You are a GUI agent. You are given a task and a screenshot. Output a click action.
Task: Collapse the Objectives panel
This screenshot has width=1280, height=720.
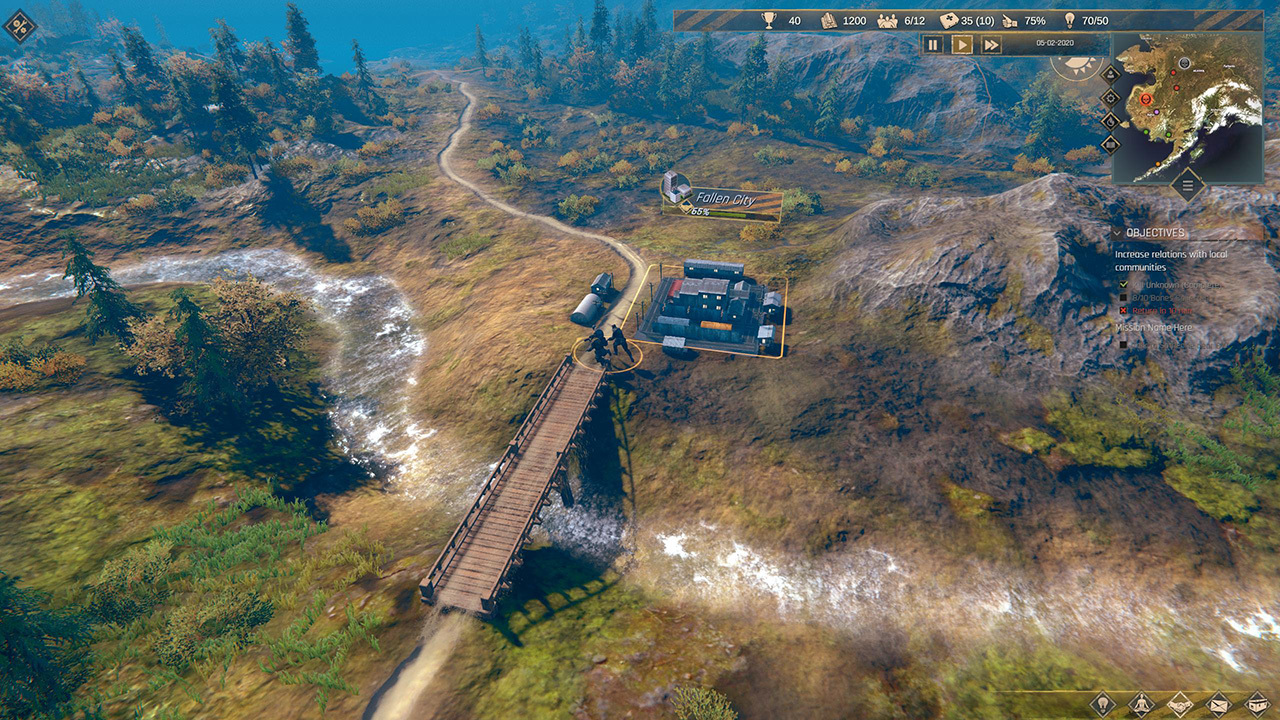(1118, 233)
